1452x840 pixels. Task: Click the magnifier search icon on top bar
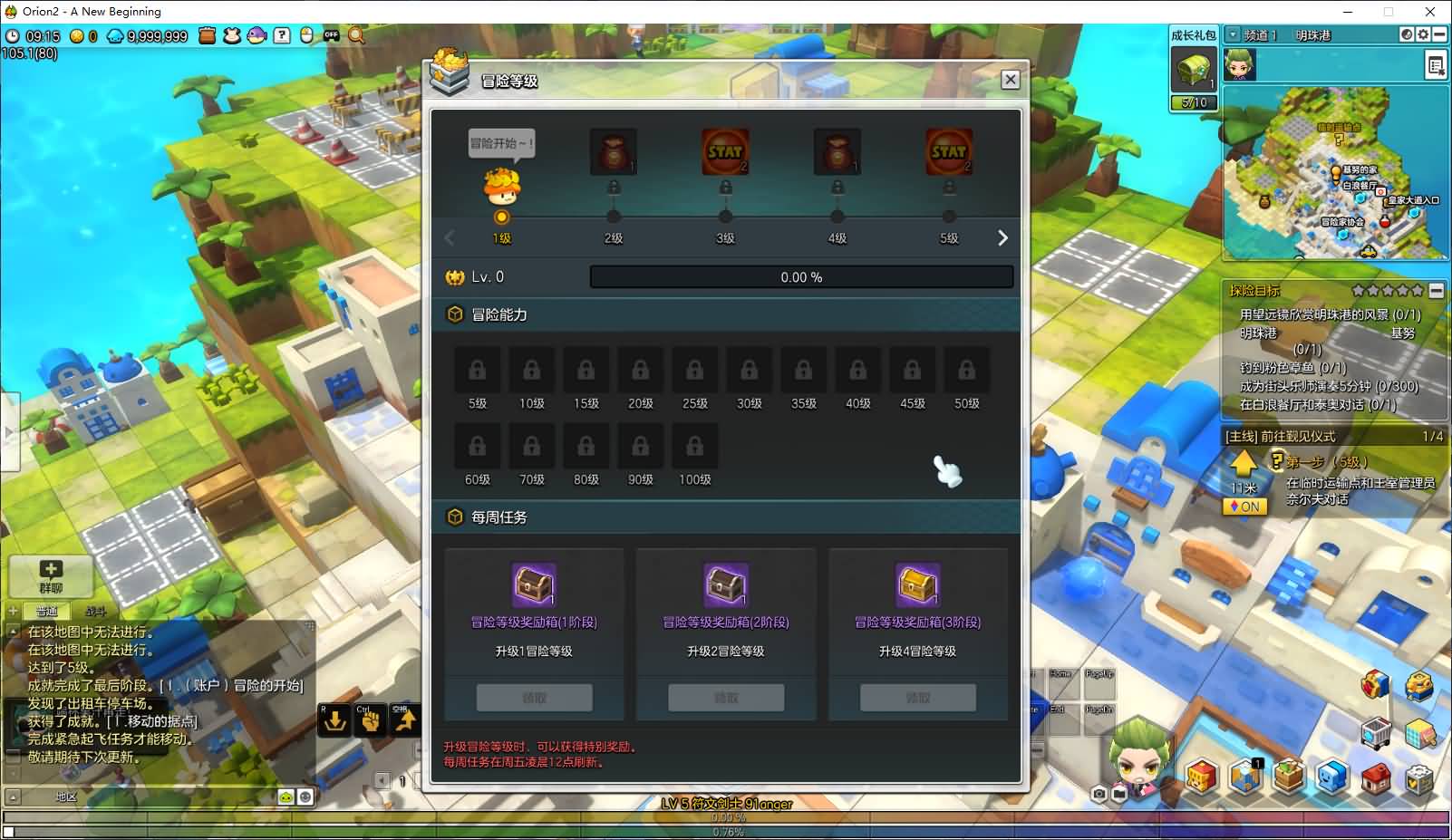[354, 37]
